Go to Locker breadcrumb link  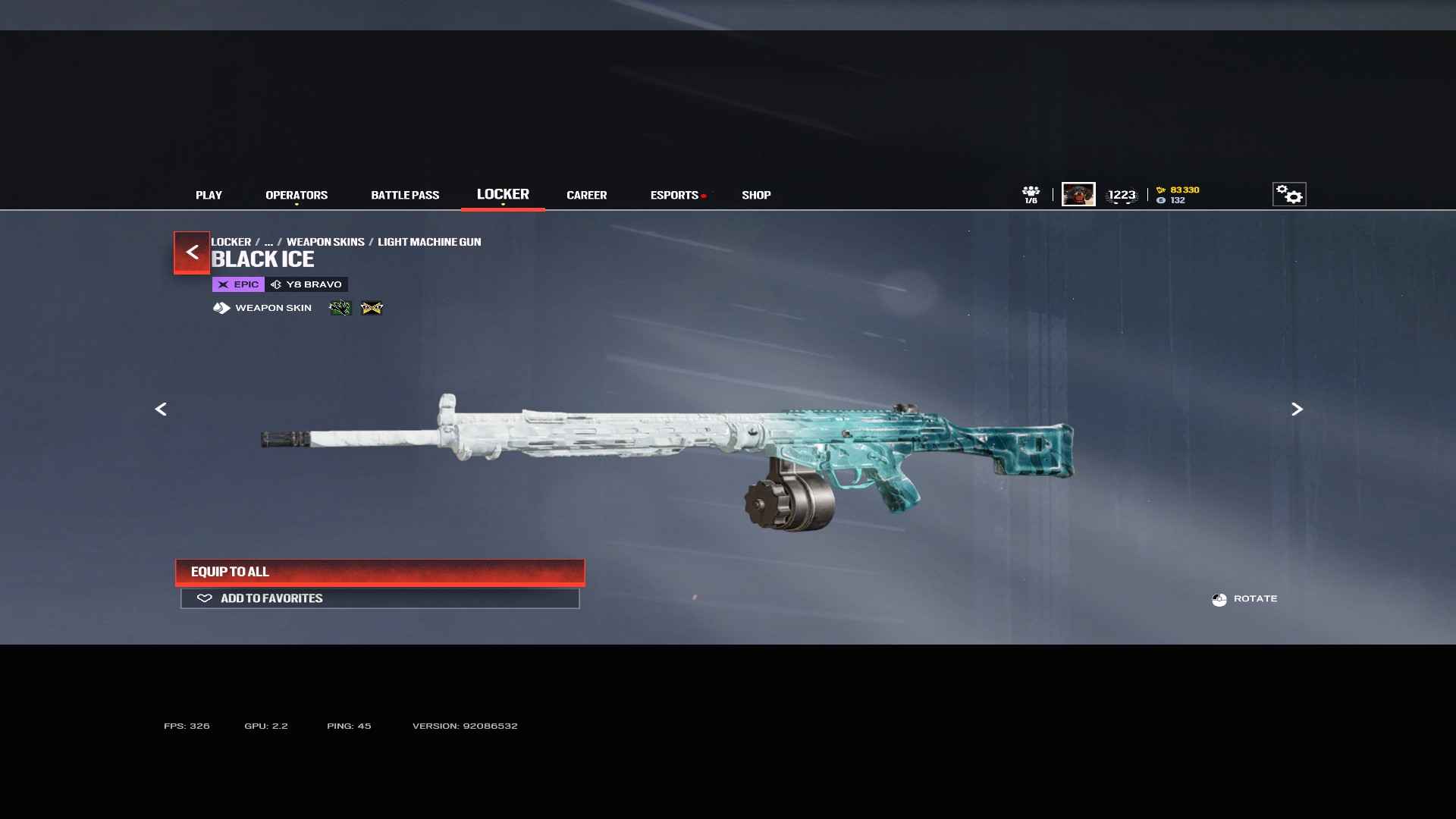click(231, 242)
